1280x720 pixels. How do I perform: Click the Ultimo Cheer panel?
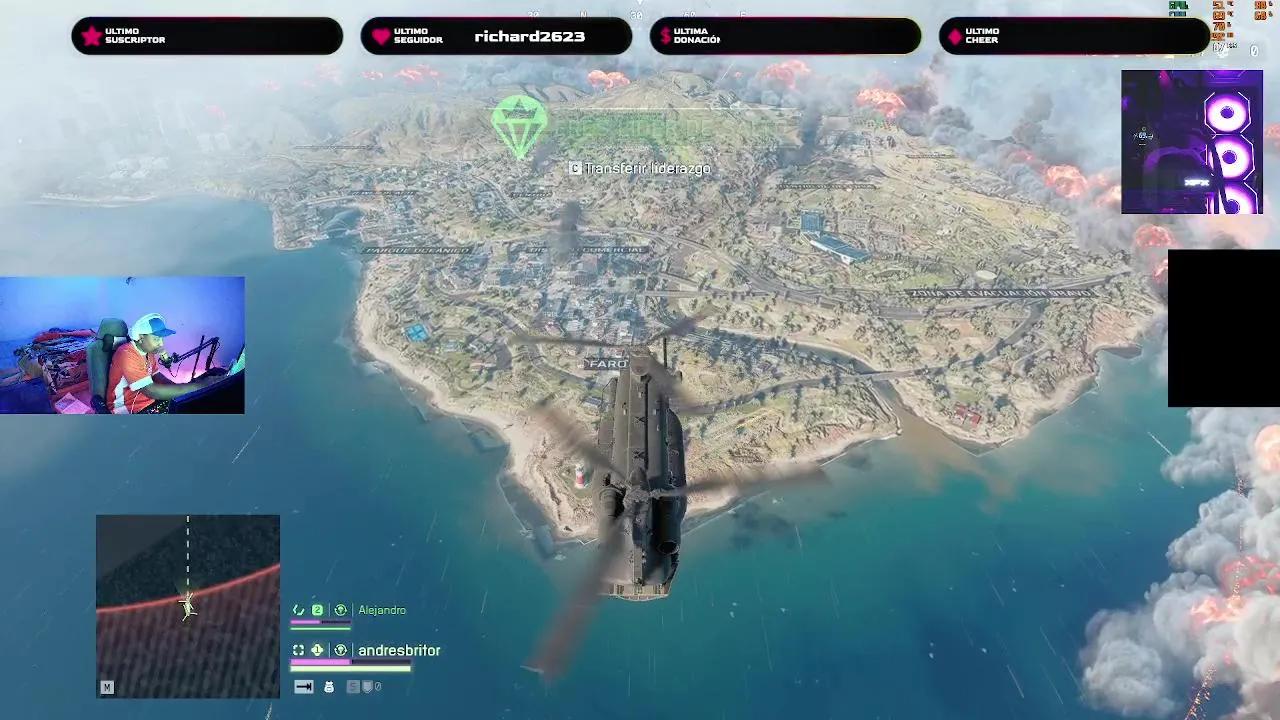tap(1074, 37)
